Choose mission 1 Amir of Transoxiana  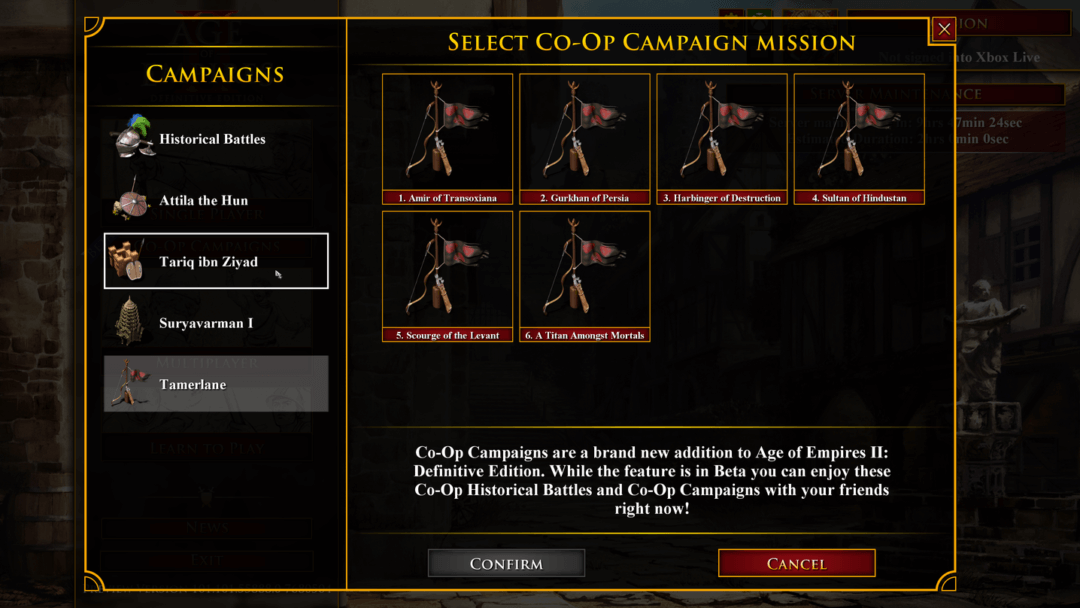(447, 138)
